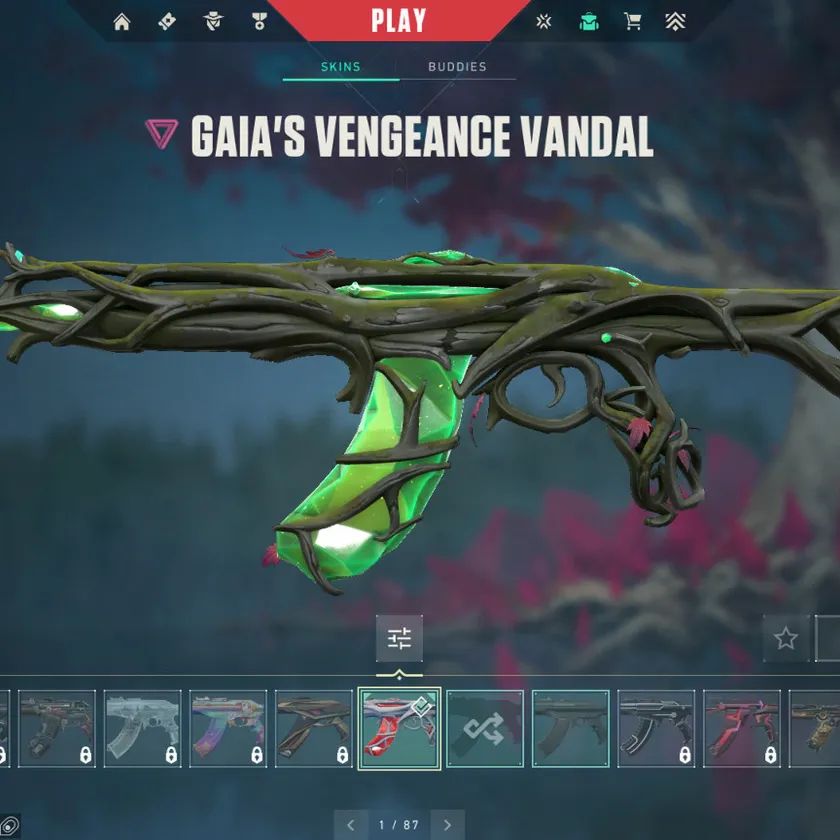Open the battlepass ticket icon
Image resolution: width=840 pixels, height=840 pixels.
[167, 22]
